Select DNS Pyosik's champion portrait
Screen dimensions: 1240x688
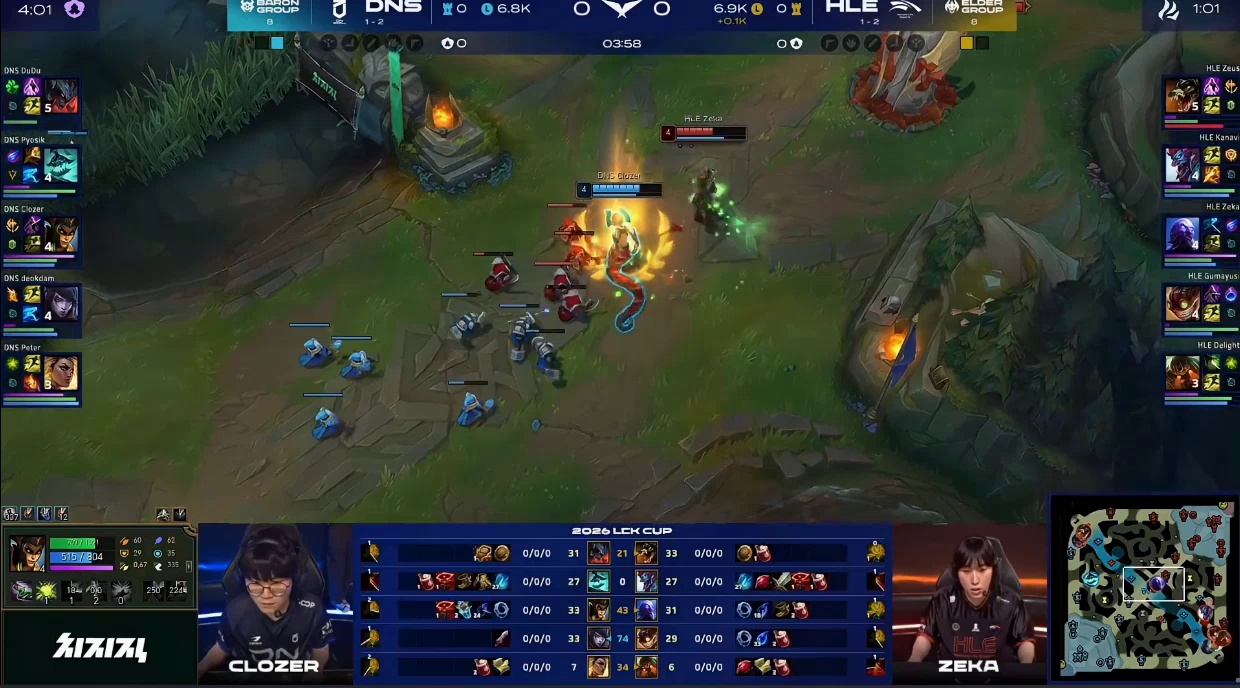(61, 166)
